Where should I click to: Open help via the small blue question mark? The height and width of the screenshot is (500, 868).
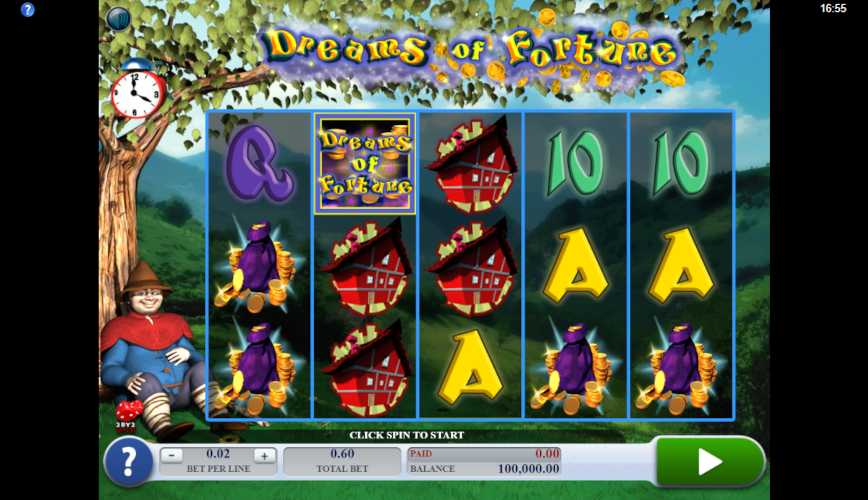coord(27,9)
